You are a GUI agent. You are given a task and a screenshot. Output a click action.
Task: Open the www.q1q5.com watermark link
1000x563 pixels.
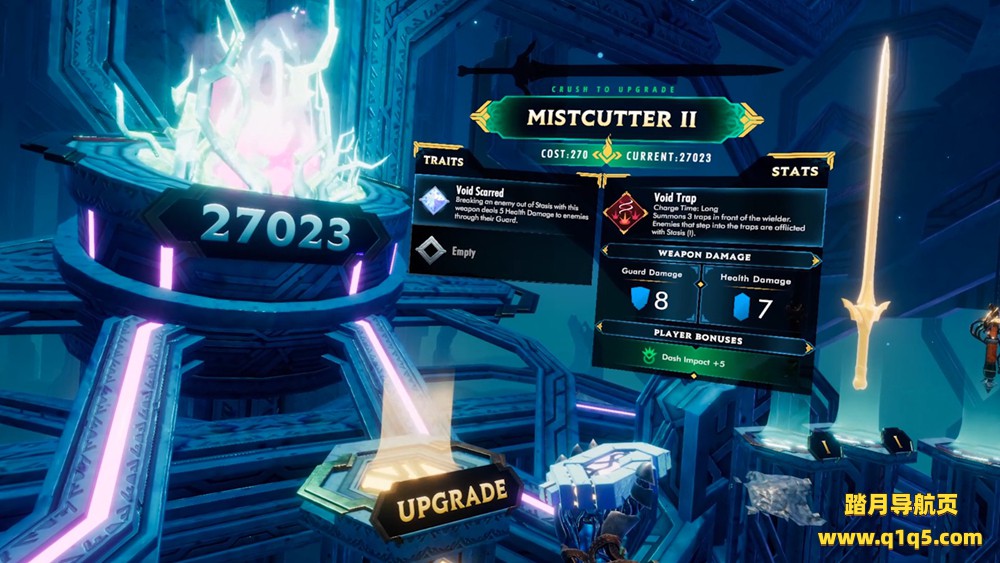pyautogui.click(x=899, y=538)
